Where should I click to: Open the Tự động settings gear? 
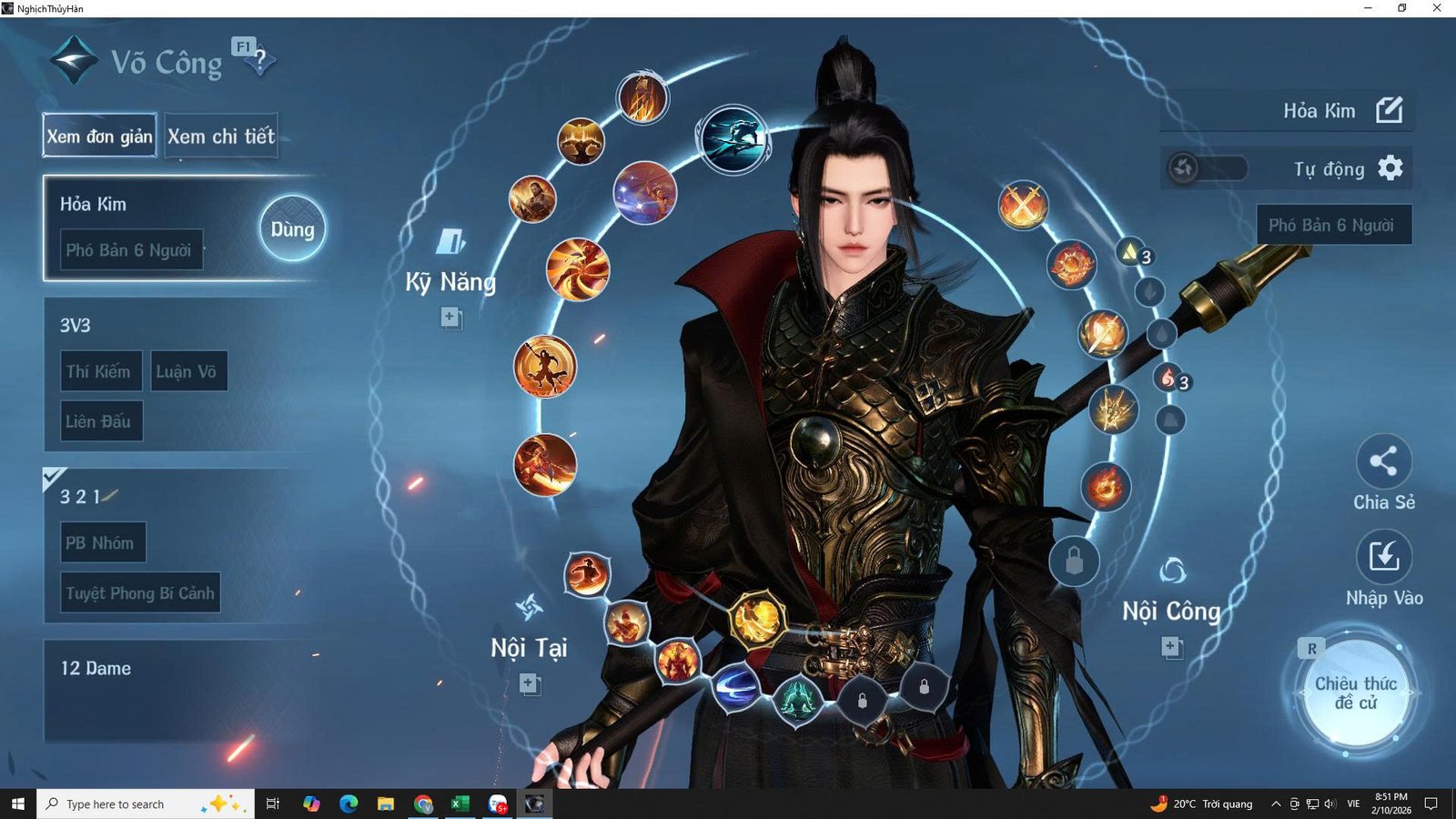pyautogui.click(x=1392, y=169)
